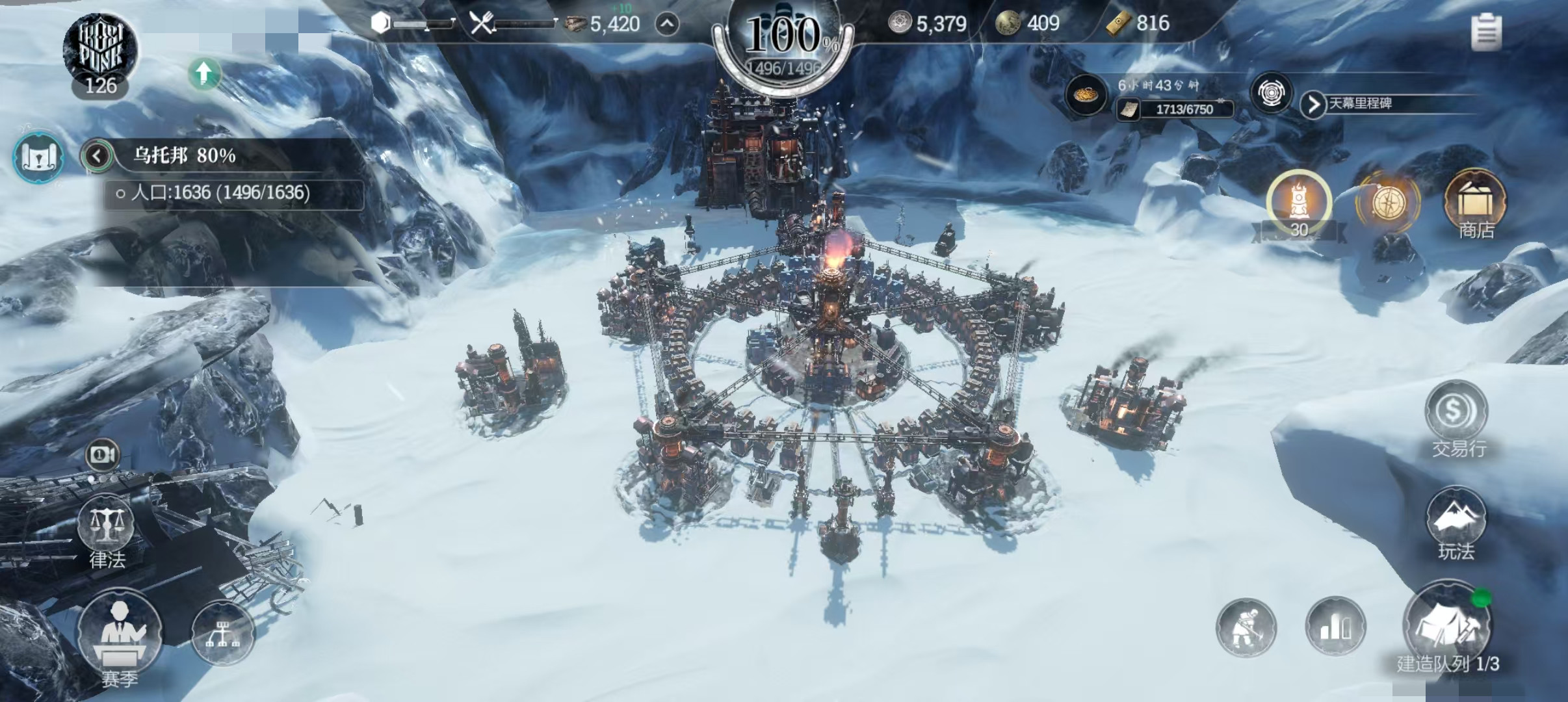Open the 商店 shop

pyautogui.click(x=1474, y=203)
